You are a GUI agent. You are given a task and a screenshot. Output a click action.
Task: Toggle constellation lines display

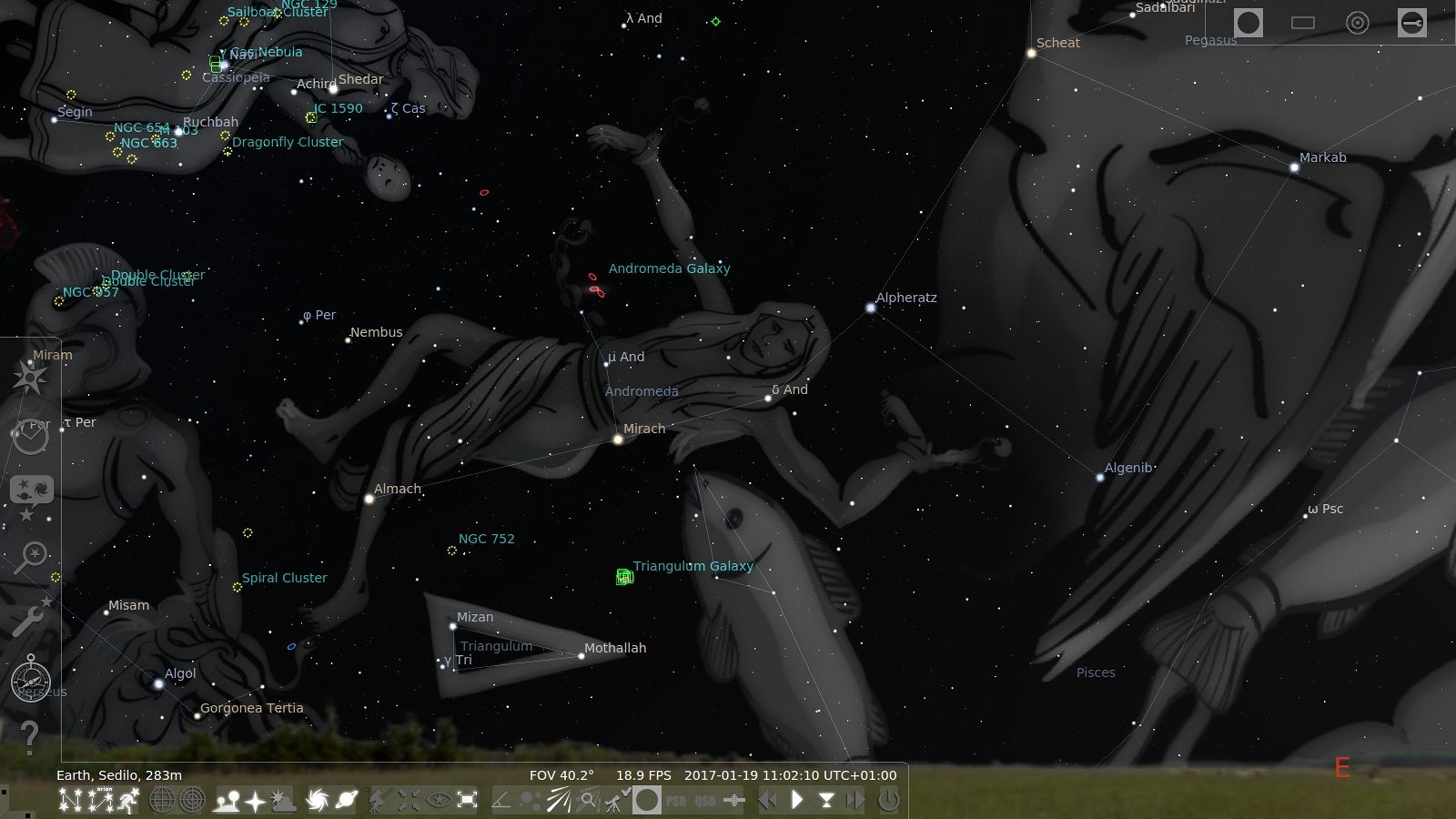[x=69, y=801]
